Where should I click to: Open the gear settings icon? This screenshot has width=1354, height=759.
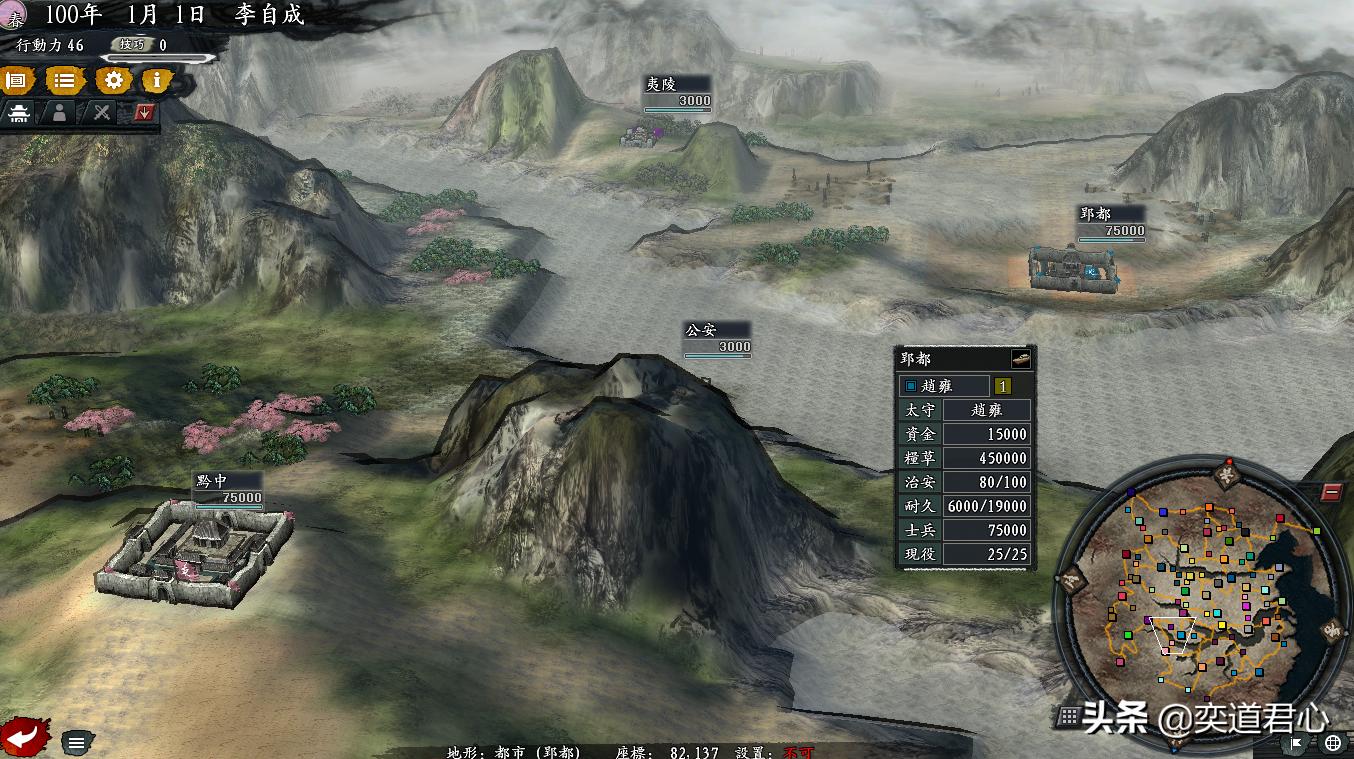click(x=113, y=81)
